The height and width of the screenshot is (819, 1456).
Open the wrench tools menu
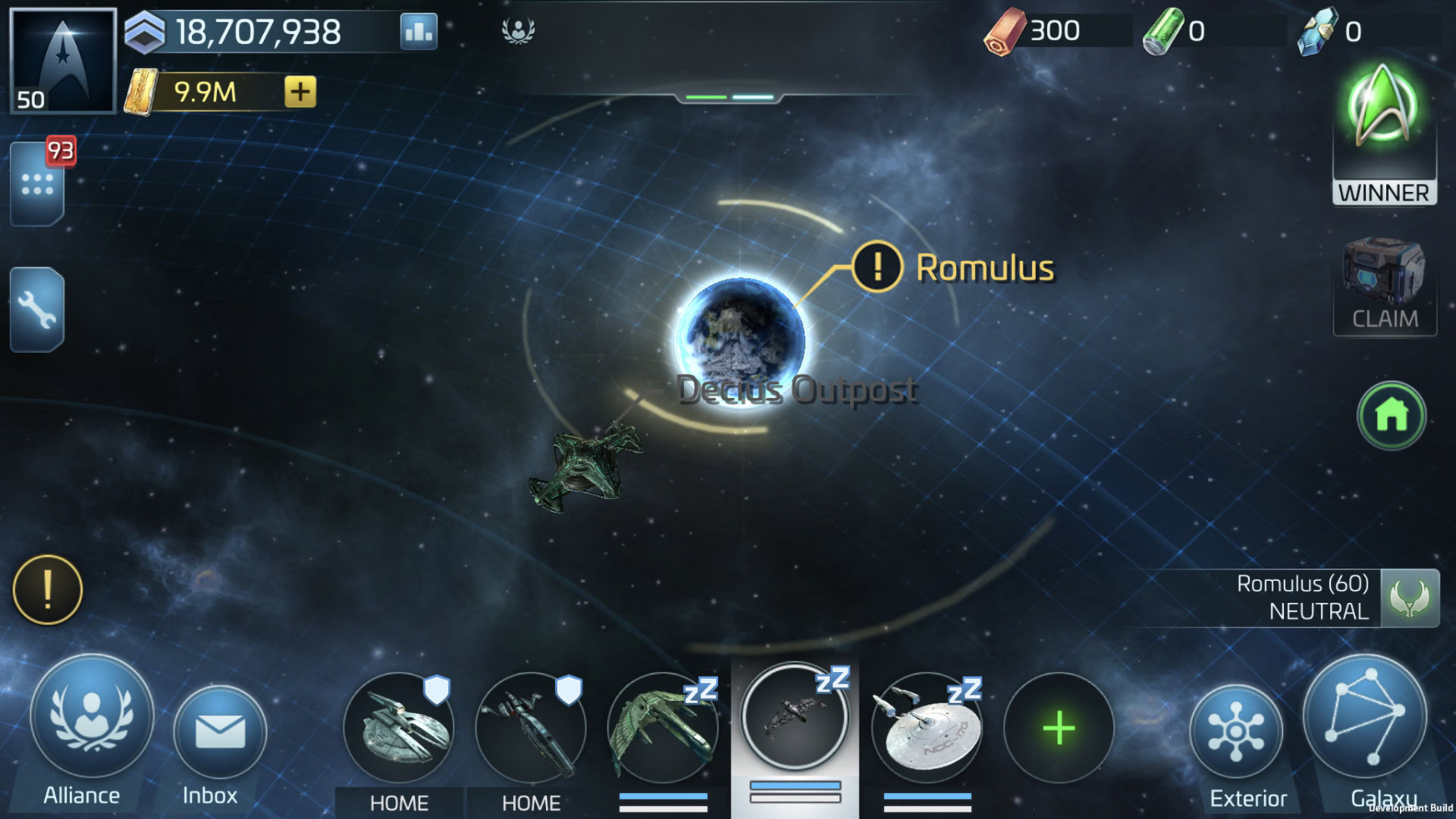(x=37, y=309)
